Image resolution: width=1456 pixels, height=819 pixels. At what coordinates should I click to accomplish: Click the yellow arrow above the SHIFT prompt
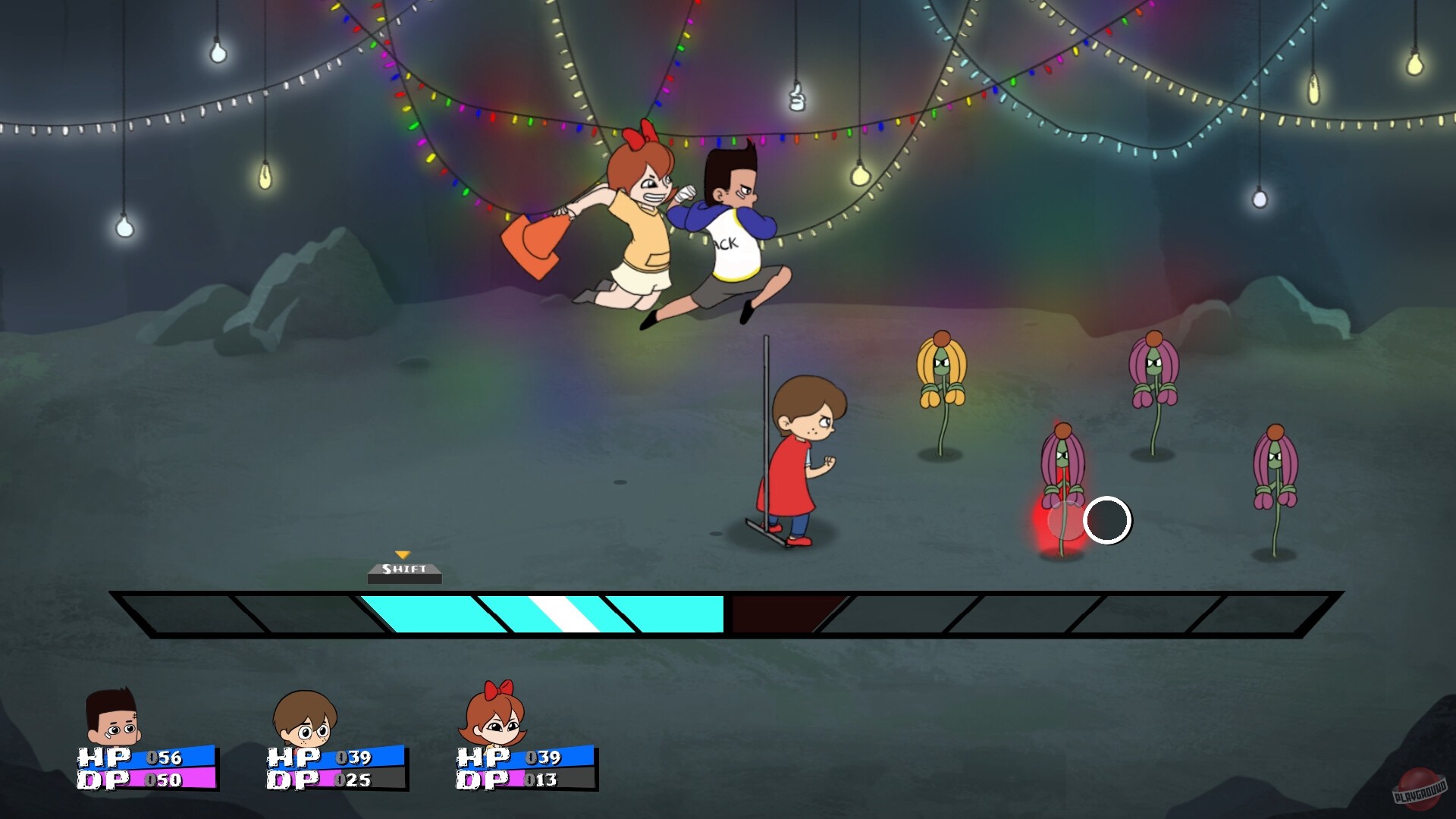404,555
